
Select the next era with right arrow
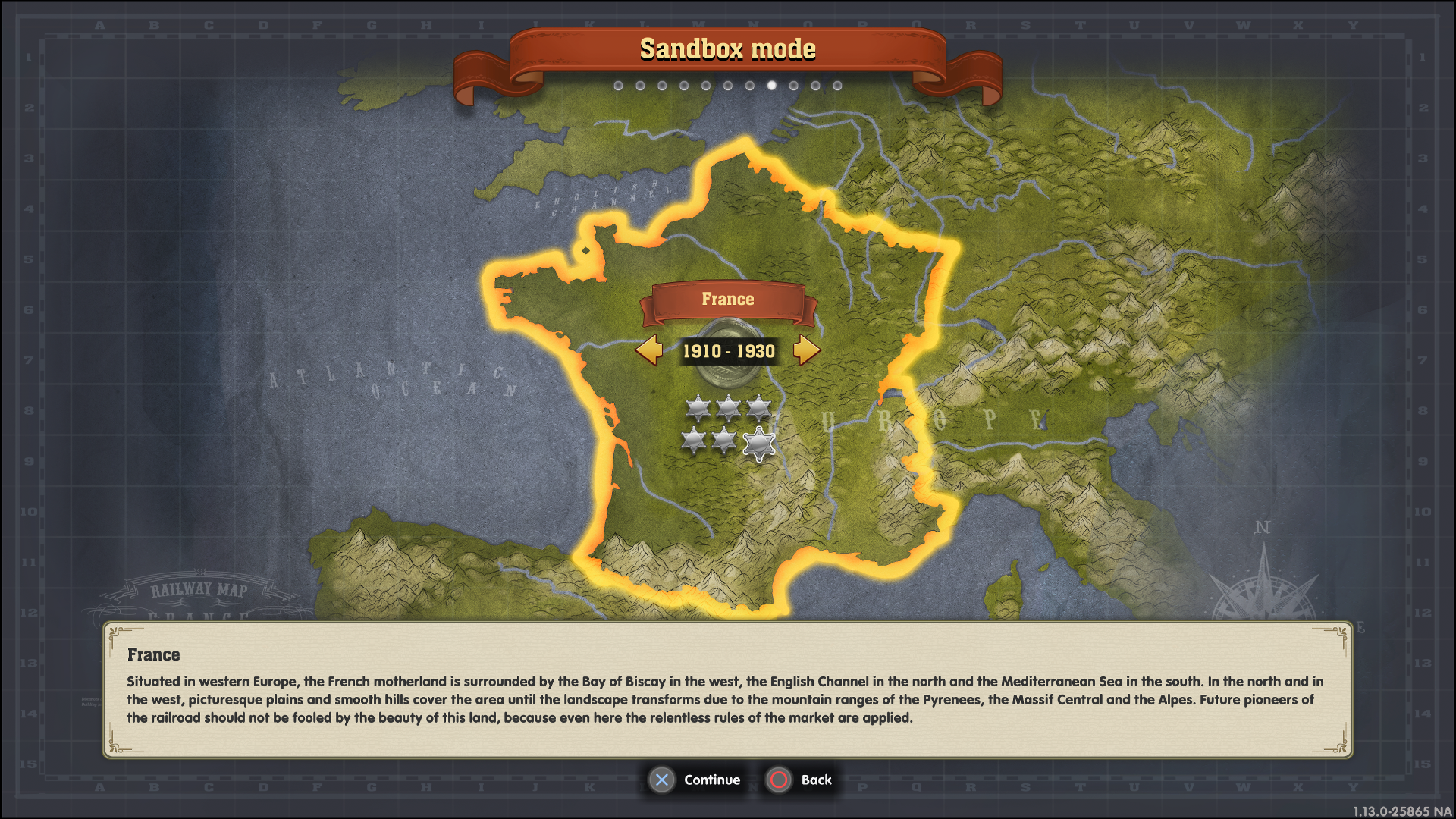[x=806, y=350]
